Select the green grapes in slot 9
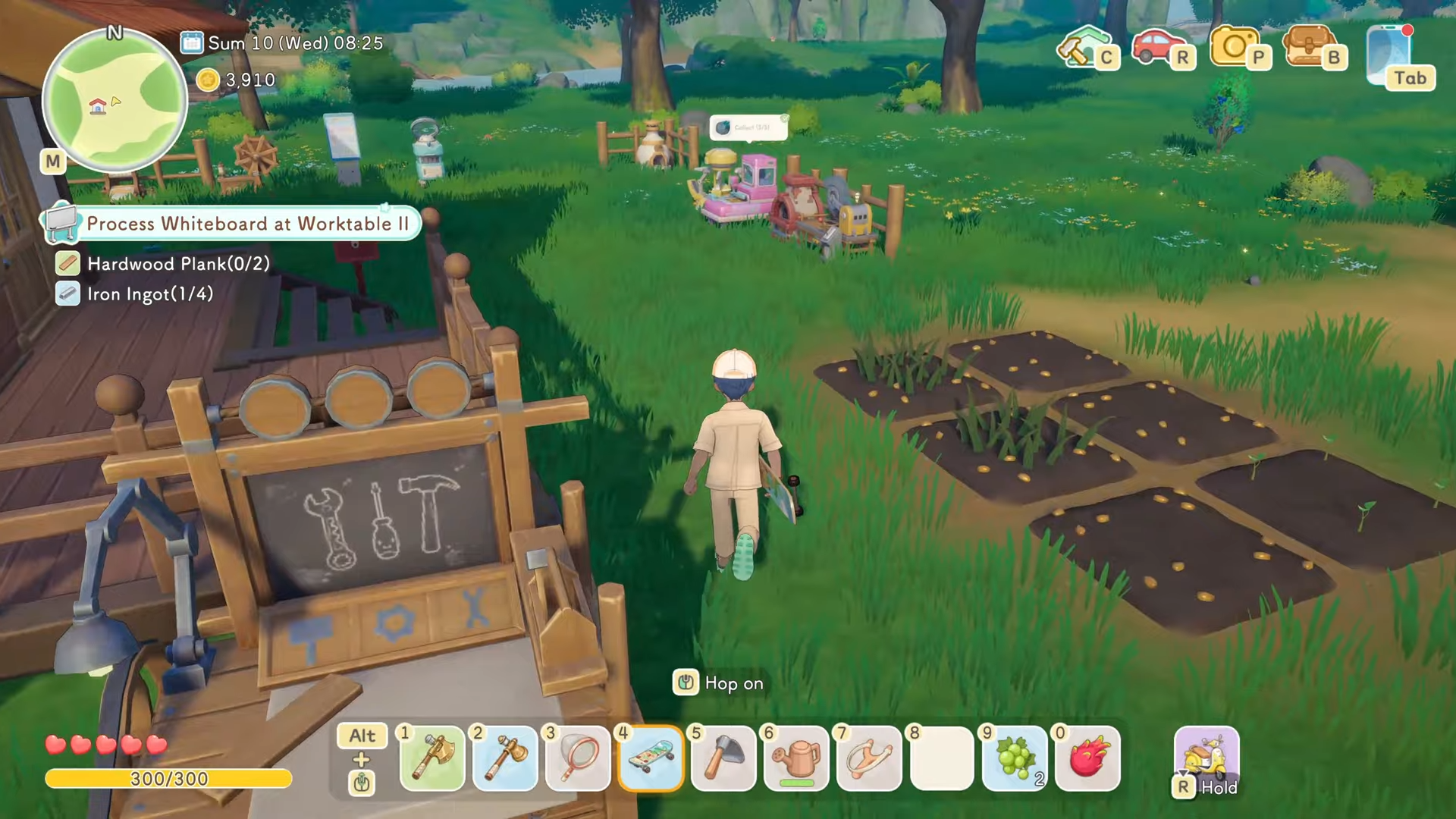The image size is (1456, 819). [x=1015, y=758]
